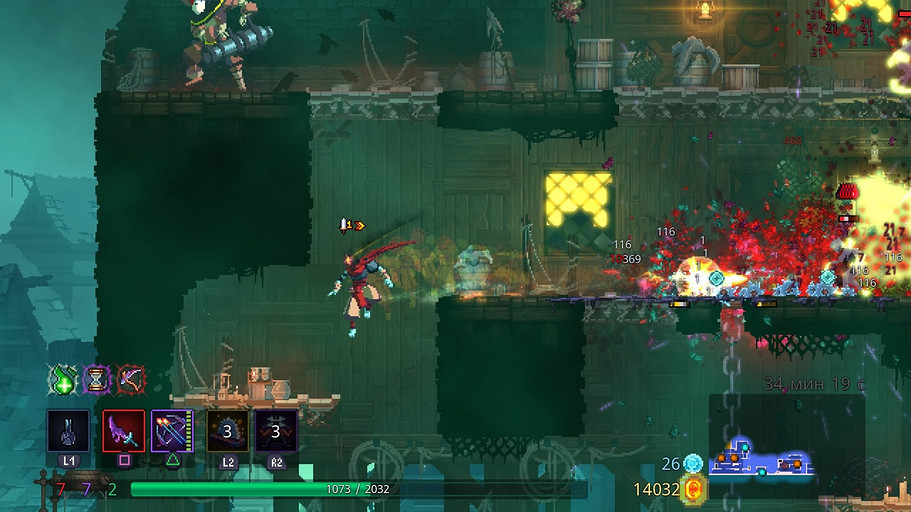Select the purple curved sword weapon slot
The width and height of the screenshot is (911, 512).
[x=124, y=431]
